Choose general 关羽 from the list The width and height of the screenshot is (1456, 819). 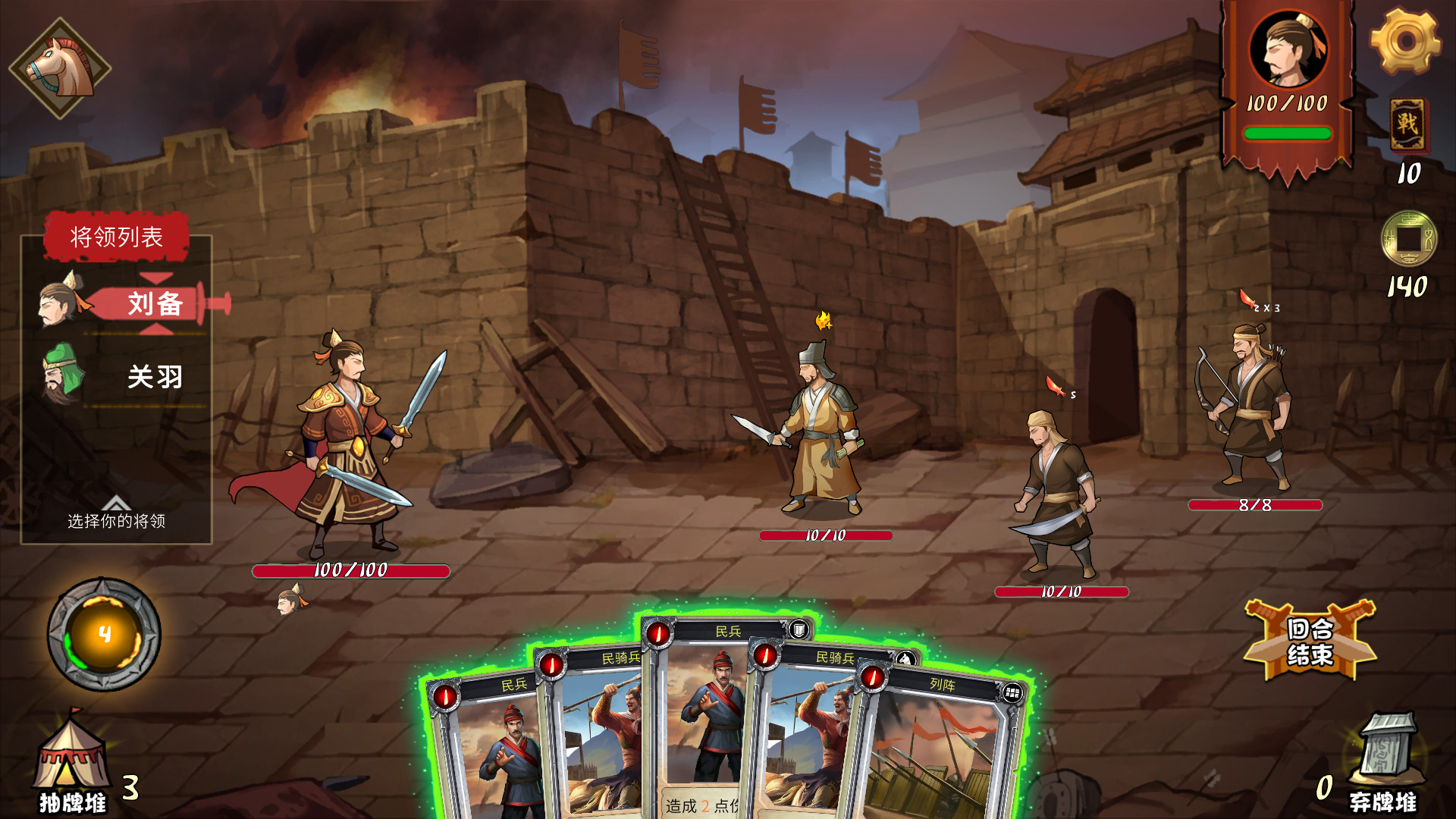[x=155, y=377]
